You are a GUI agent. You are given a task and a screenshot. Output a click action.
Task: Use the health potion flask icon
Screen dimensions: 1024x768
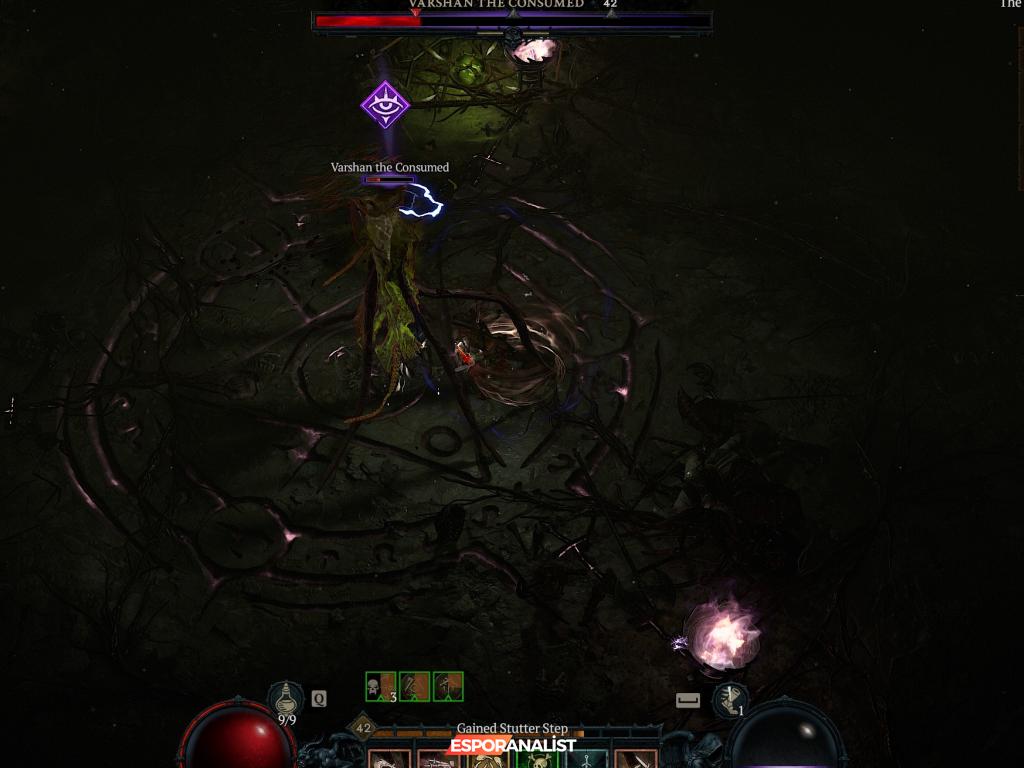tap(286, 699)
